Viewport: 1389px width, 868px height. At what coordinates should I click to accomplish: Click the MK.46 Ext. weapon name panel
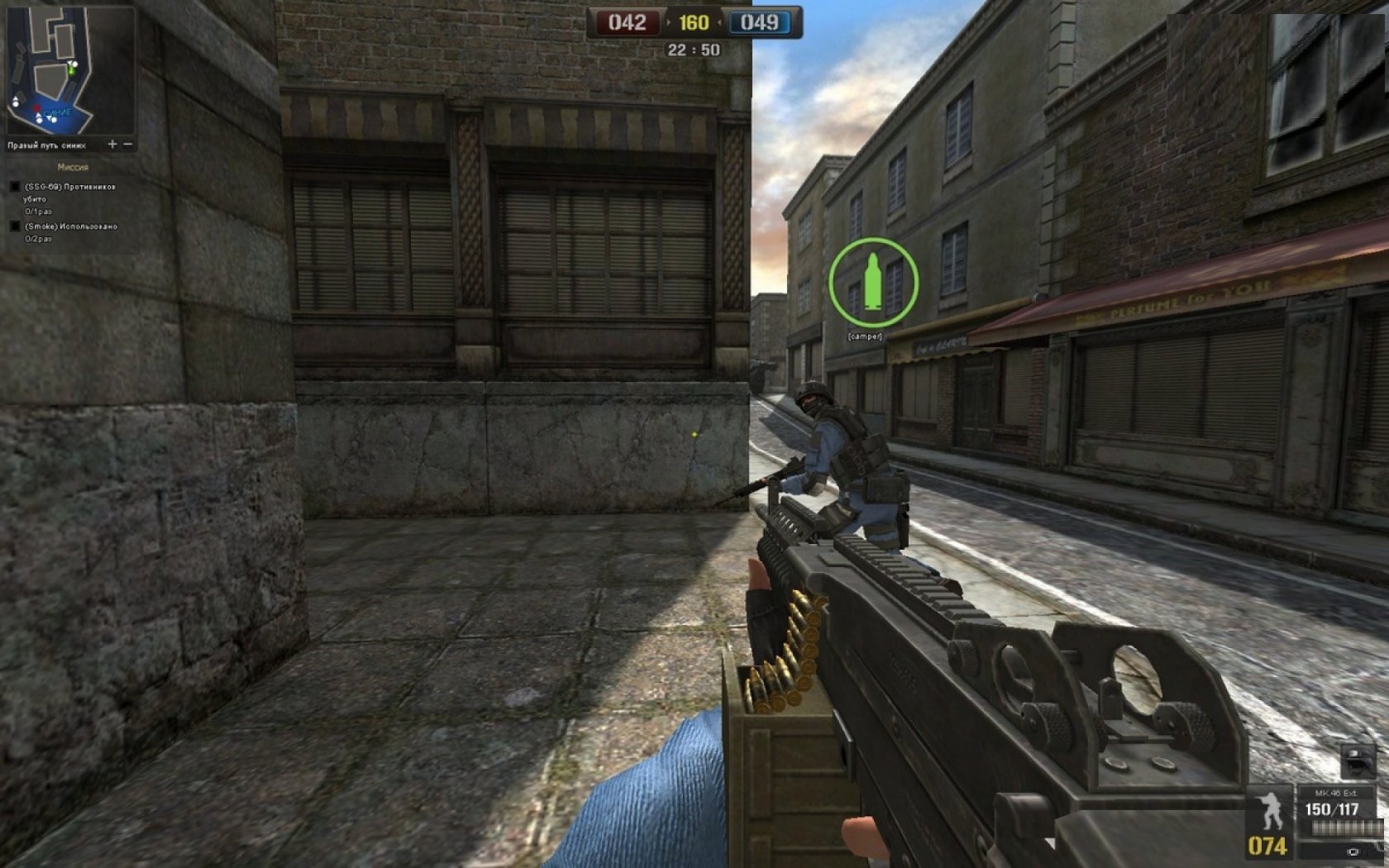(x=1336, y=793)
